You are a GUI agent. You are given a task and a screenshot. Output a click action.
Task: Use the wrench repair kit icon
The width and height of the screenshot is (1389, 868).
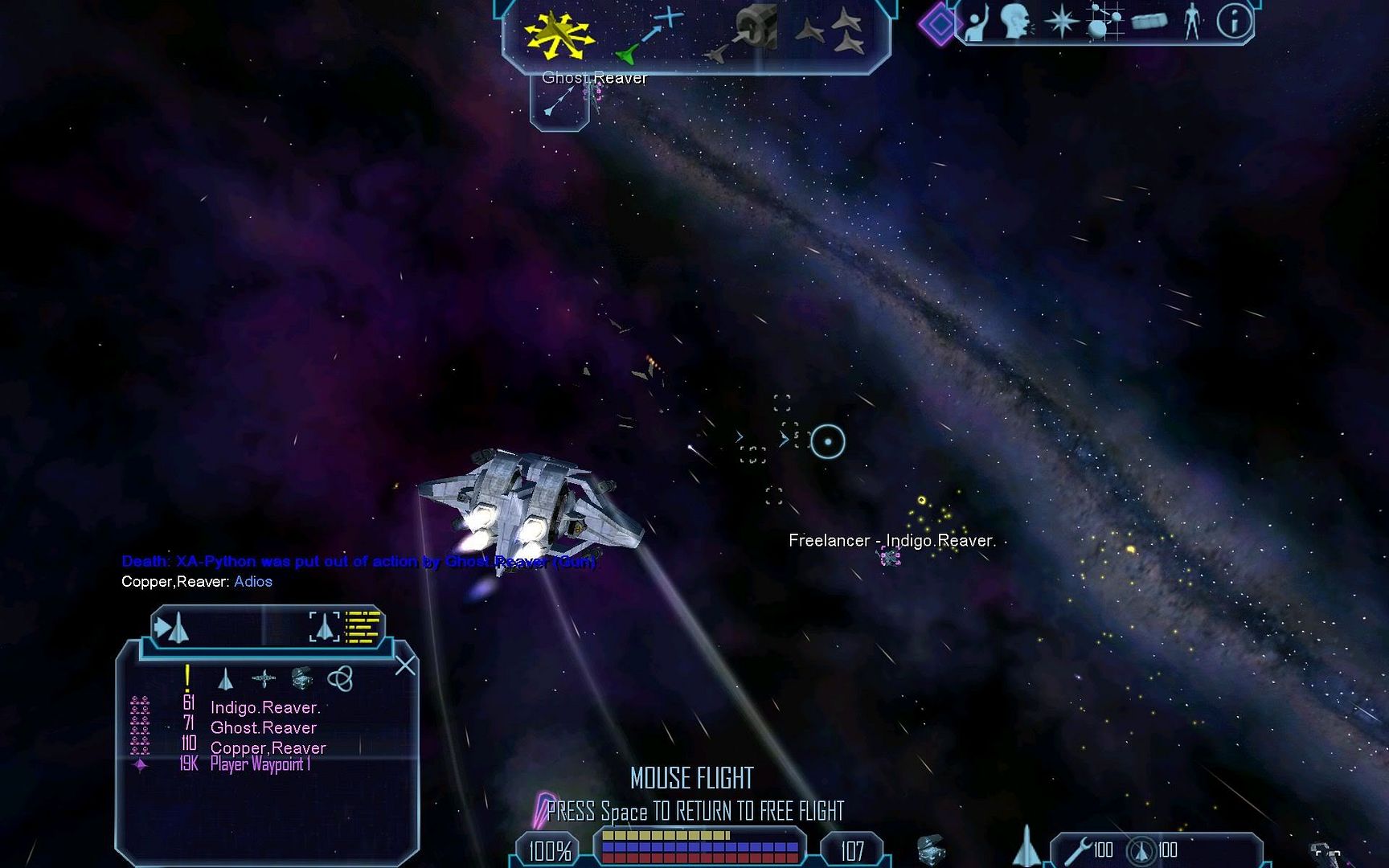pyautogui.click(x=1078, y=850)
